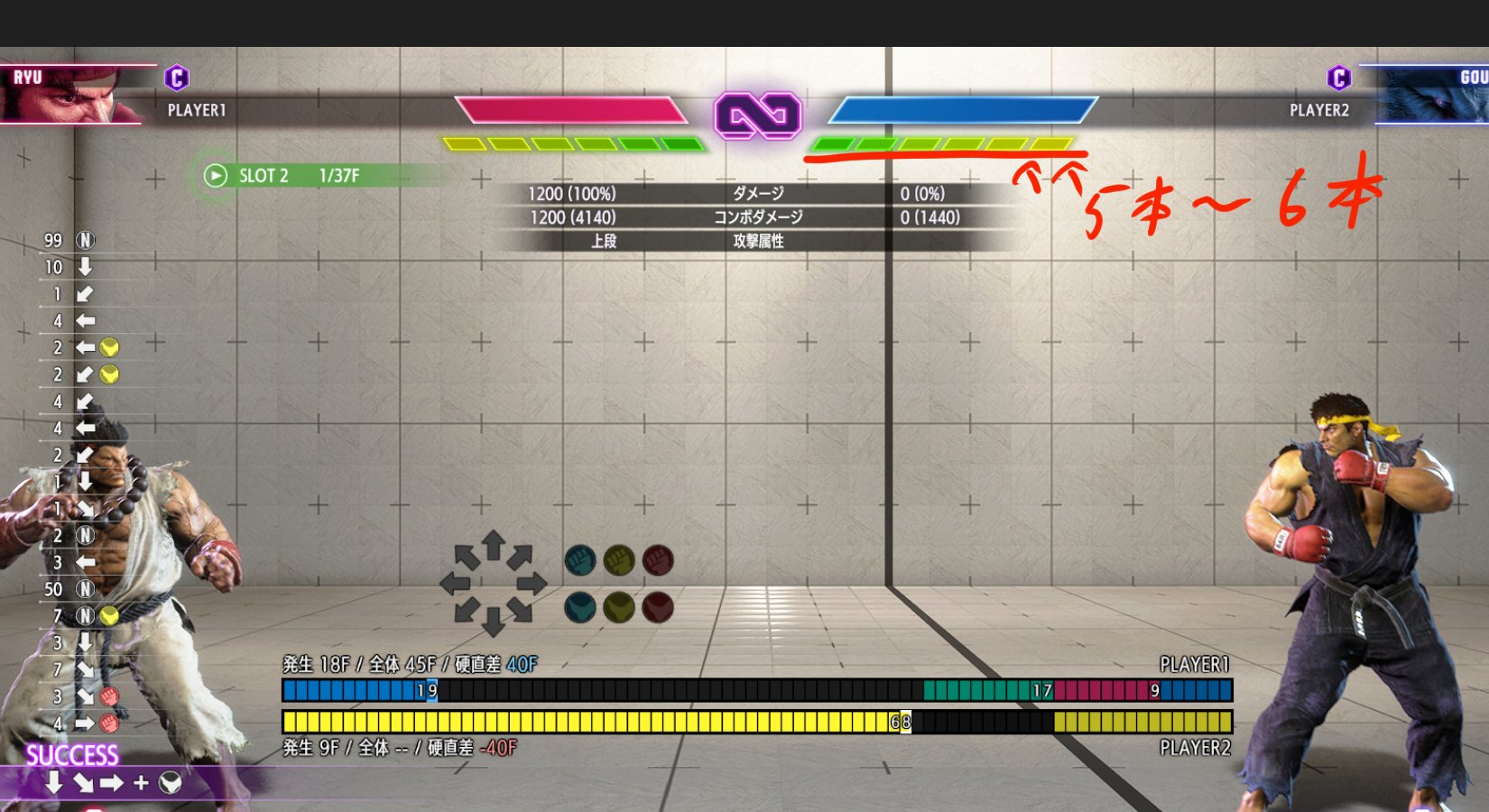
Task: Click the play icon beside SLOT 2
Action: coord(214,175)
